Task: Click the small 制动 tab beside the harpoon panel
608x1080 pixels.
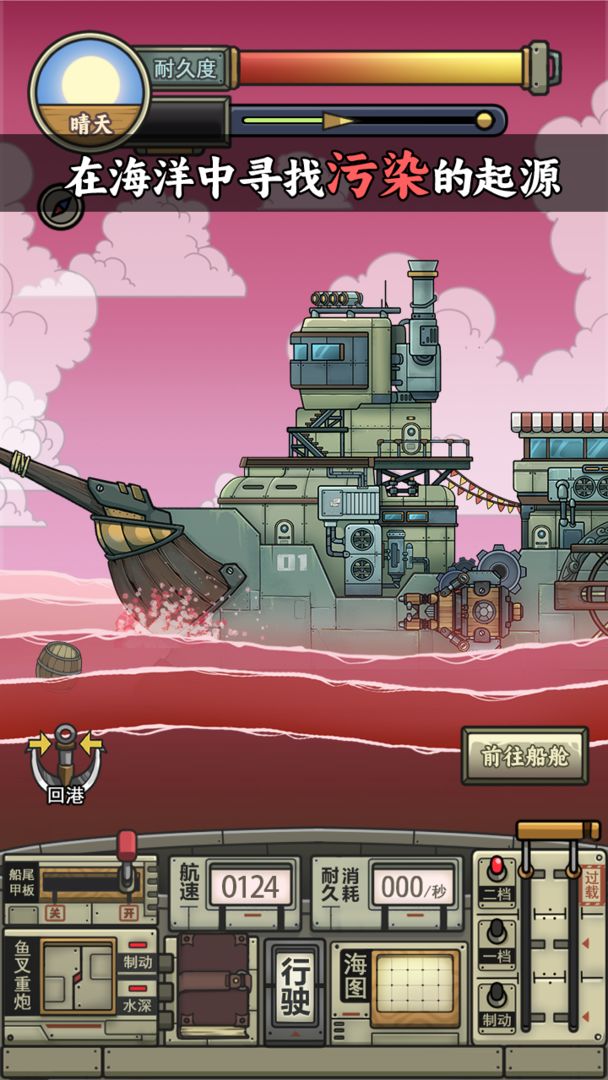Action: coord(137,961)
